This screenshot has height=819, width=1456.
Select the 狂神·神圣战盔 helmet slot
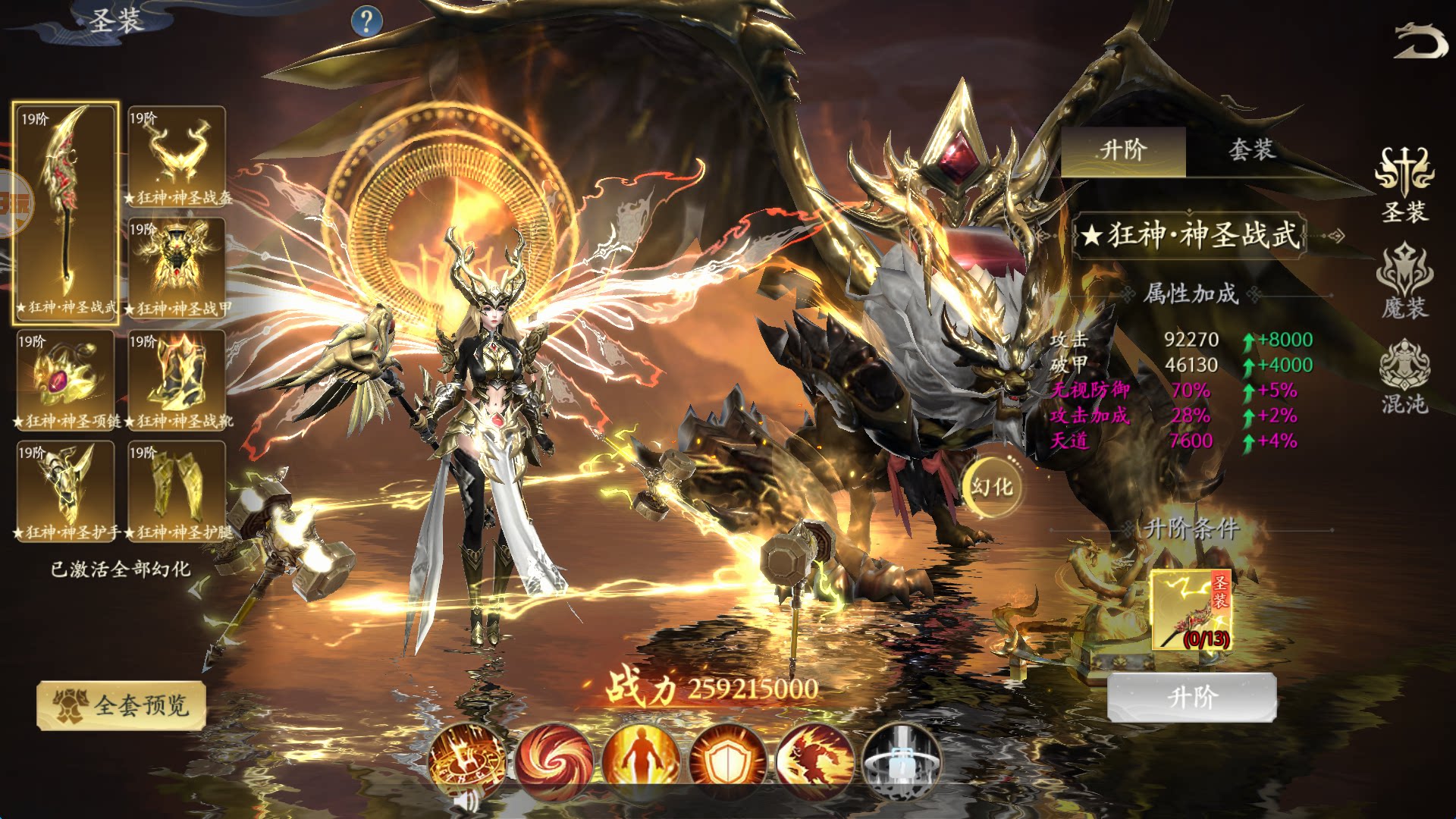tap(177, 156)
